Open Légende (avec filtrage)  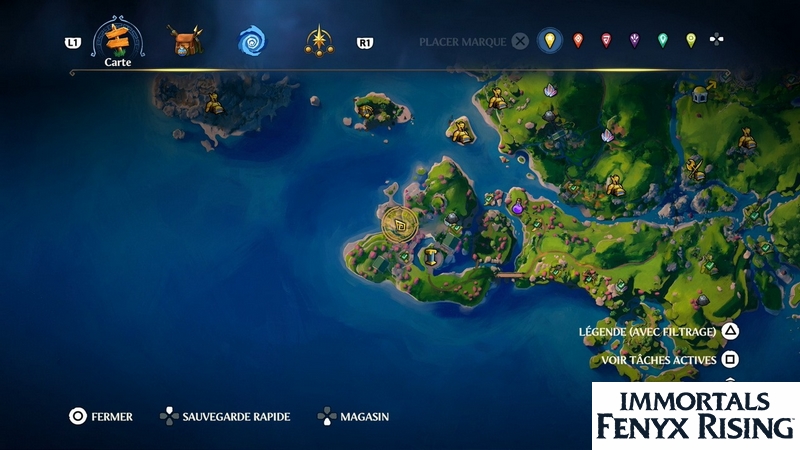click(648, 332)
